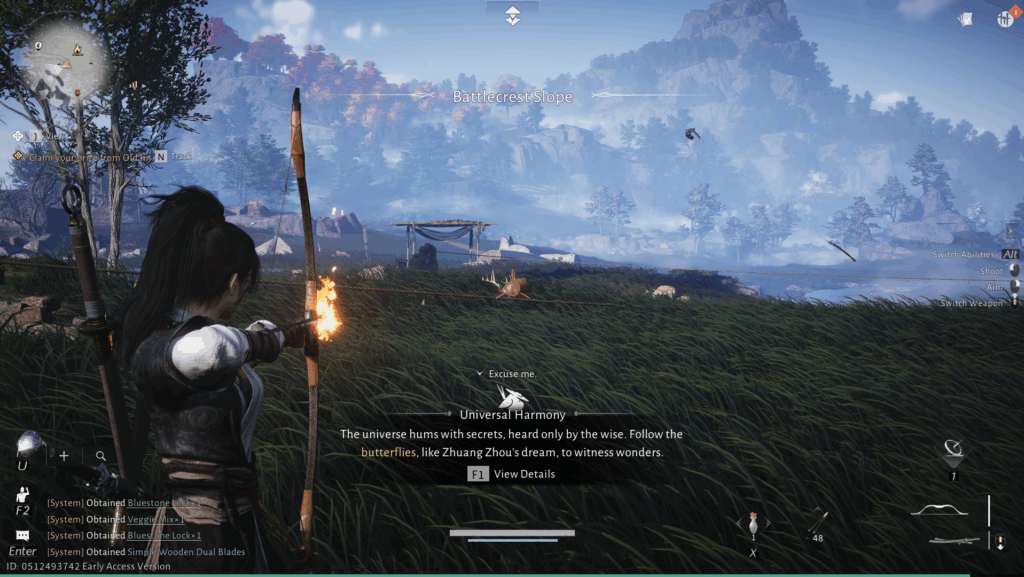This screenshot has width=1024, height=577.
Task: Open the plus icon beside the orb
Action: [64, 456]
